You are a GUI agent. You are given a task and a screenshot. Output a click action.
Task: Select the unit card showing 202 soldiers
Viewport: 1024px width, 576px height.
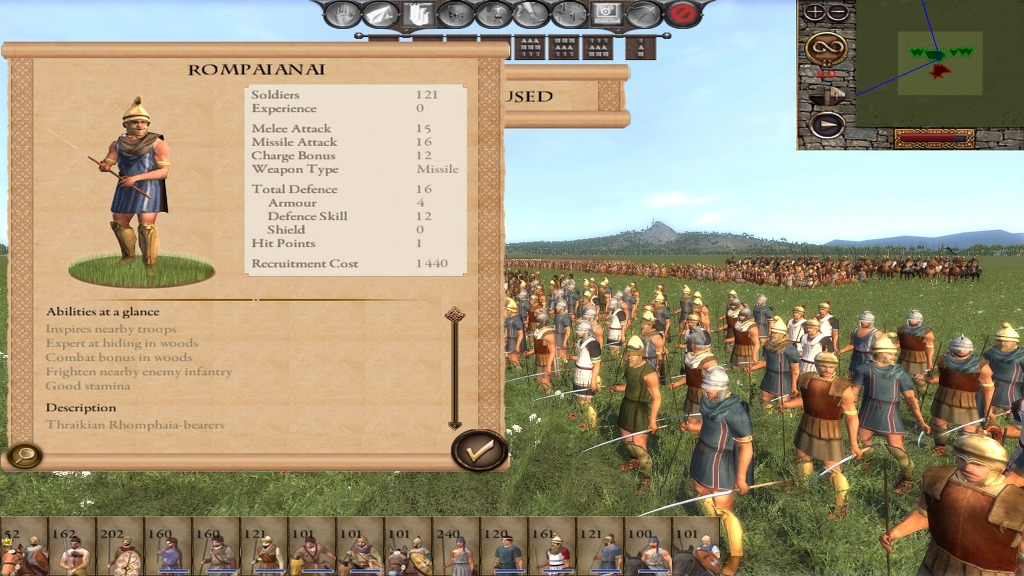coord(120,546)
